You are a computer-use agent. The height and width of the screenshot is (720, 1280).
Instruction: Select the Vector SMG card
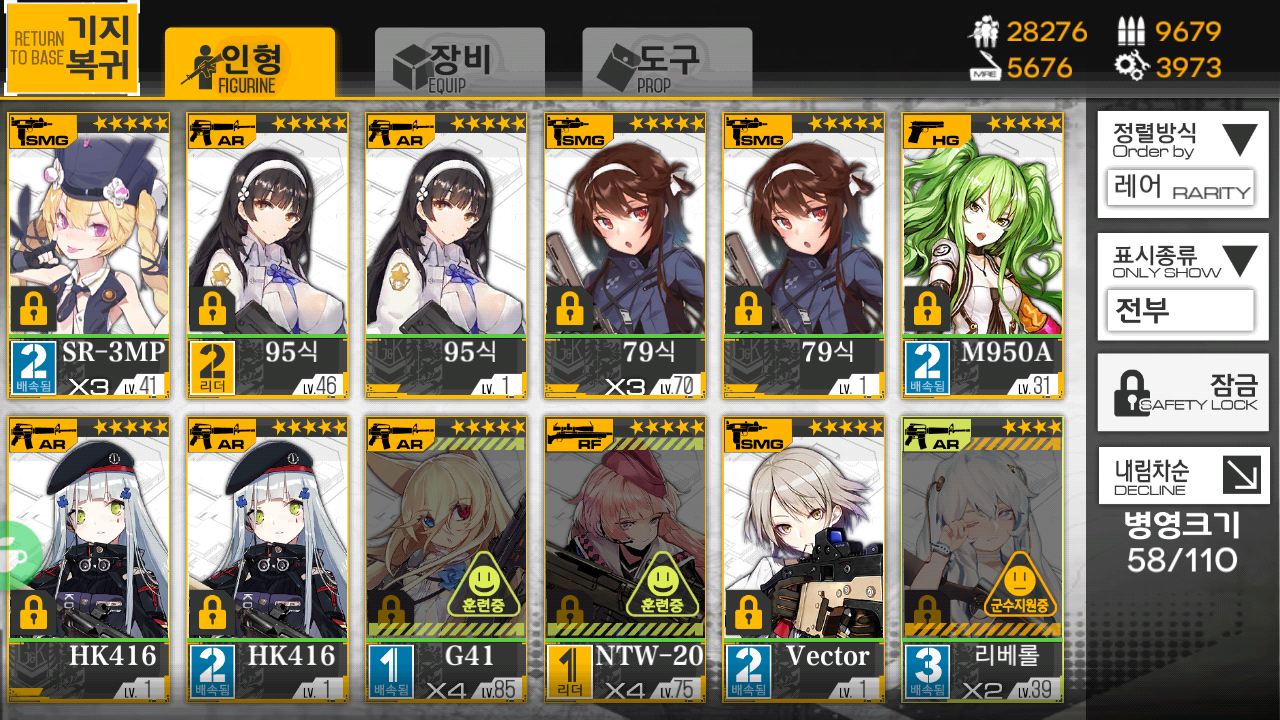(x=804, y=560)
